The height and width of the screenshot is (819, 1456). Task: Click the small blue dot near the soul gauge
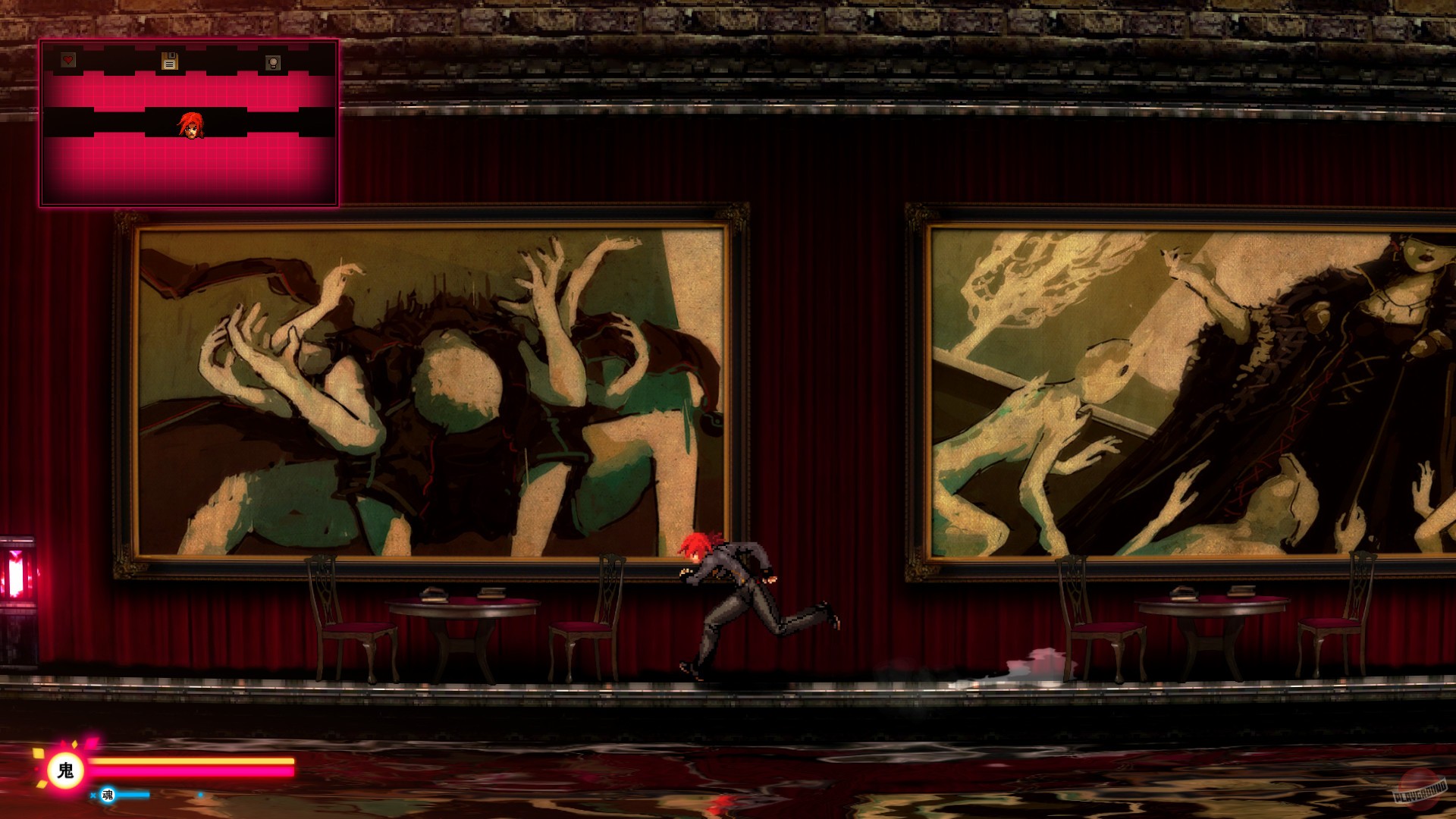tap(201, 794)
